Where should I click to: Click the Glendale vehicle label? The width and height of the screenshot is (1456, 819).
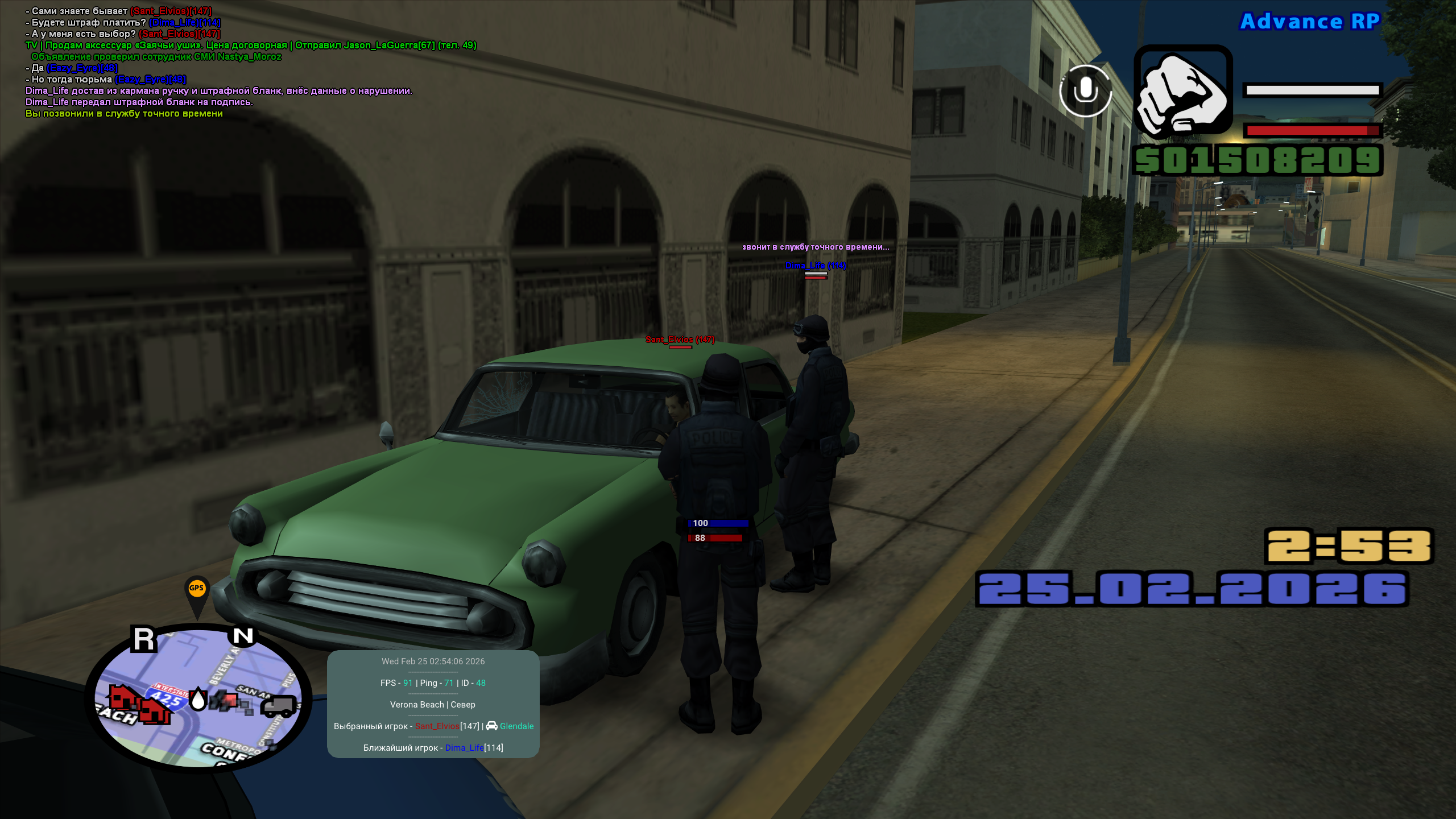(516, 726)
